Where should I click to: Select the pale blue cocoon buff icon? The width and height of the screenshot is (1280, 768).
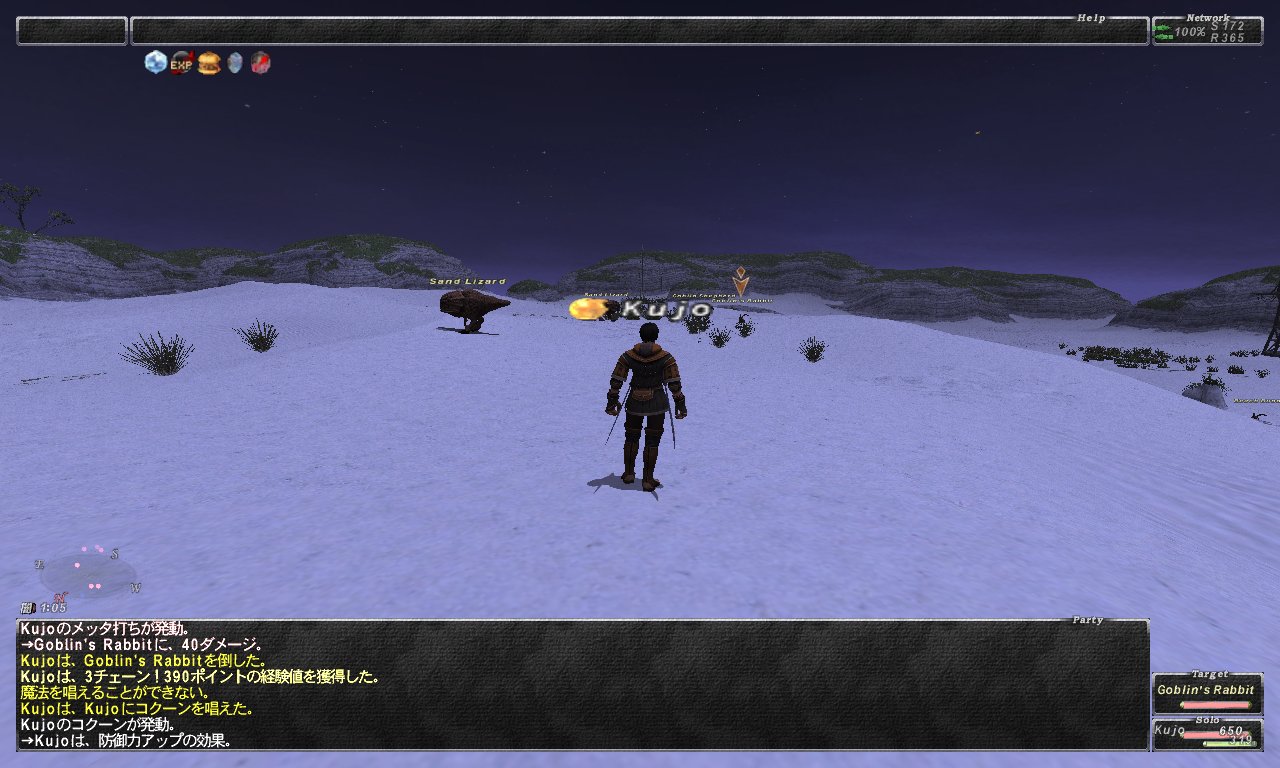(235, 64)
